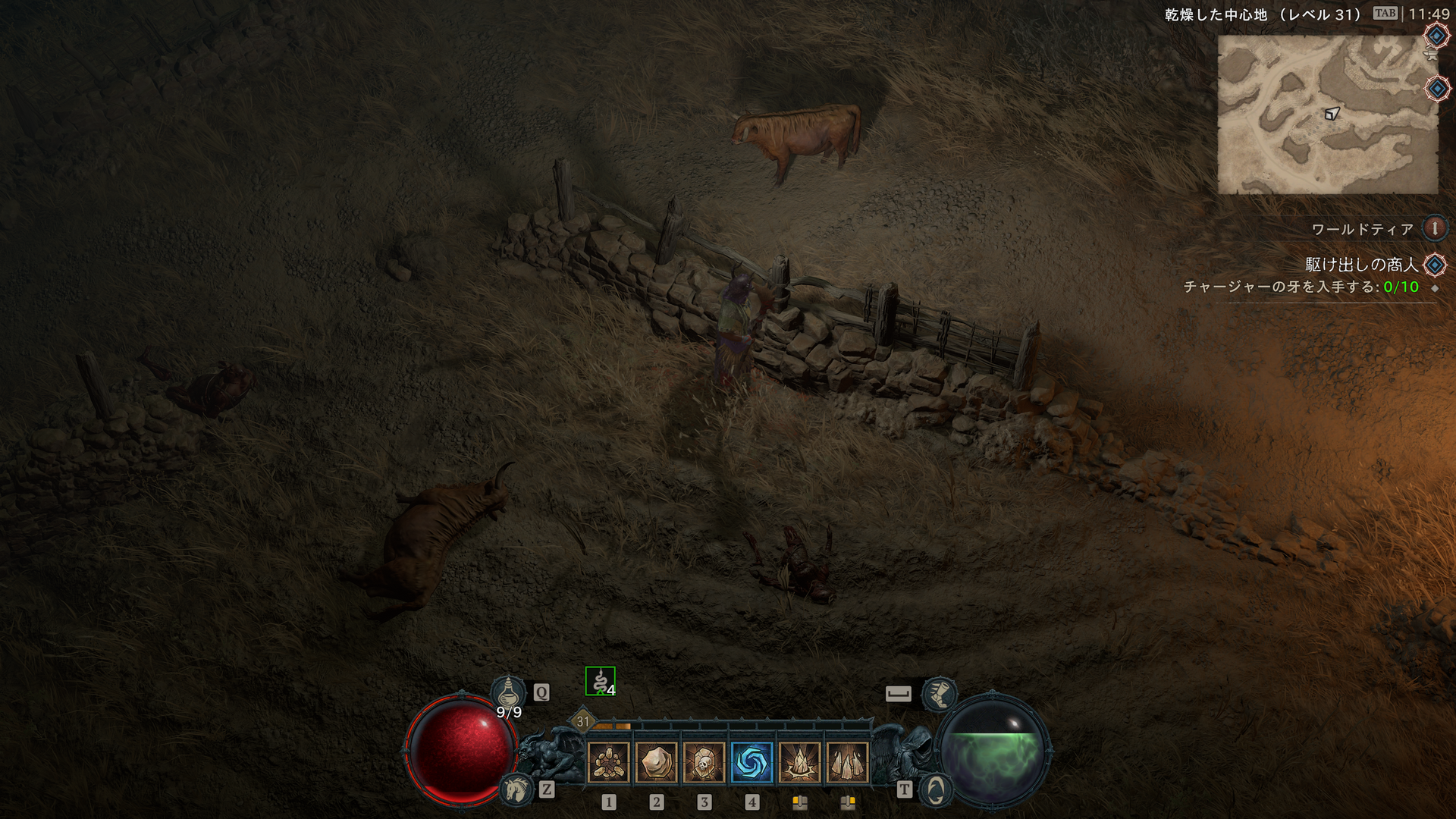The height and width of the screenshot is (819, 1456).
Task: Toggle the ワールドティア arrow icon
Action: [1434, 228]
